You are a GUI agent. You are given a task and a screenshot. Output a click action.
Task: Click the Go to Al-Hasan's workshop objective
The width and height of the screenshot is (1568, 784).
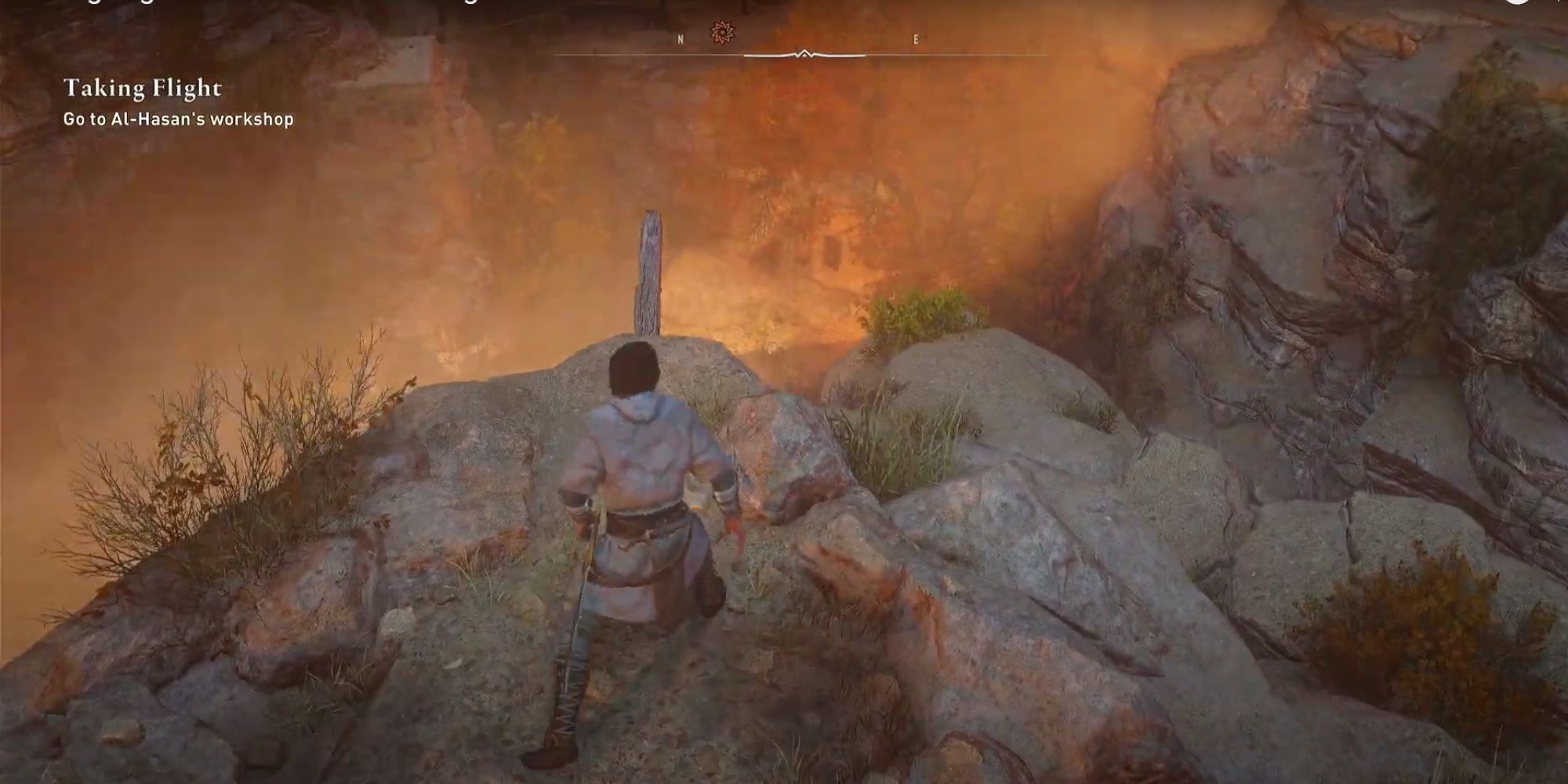click(178, 120)
